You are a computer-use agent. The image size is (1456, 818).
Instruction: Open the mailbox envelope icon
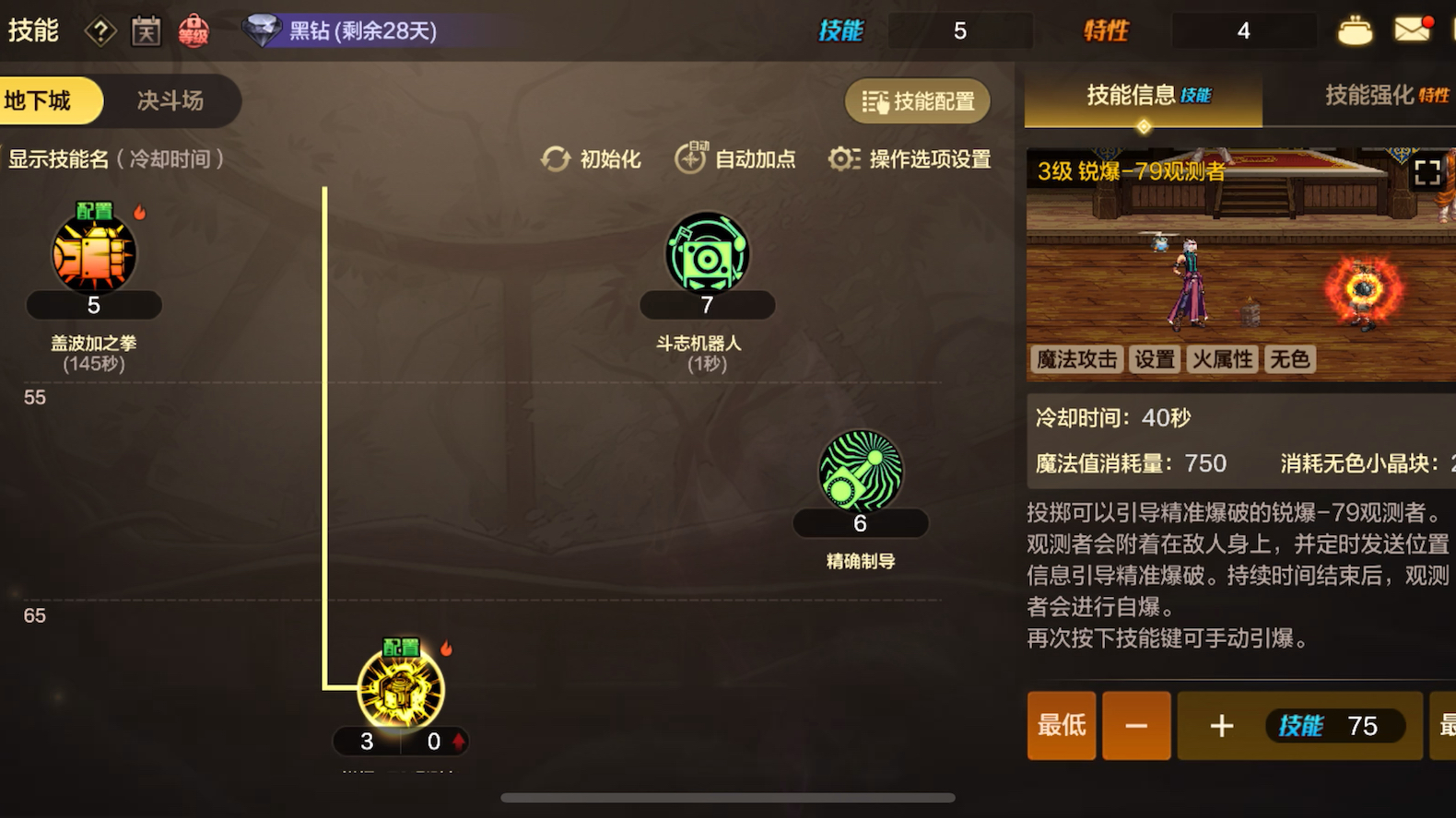pyautogui.click(x=1412, y=30)
